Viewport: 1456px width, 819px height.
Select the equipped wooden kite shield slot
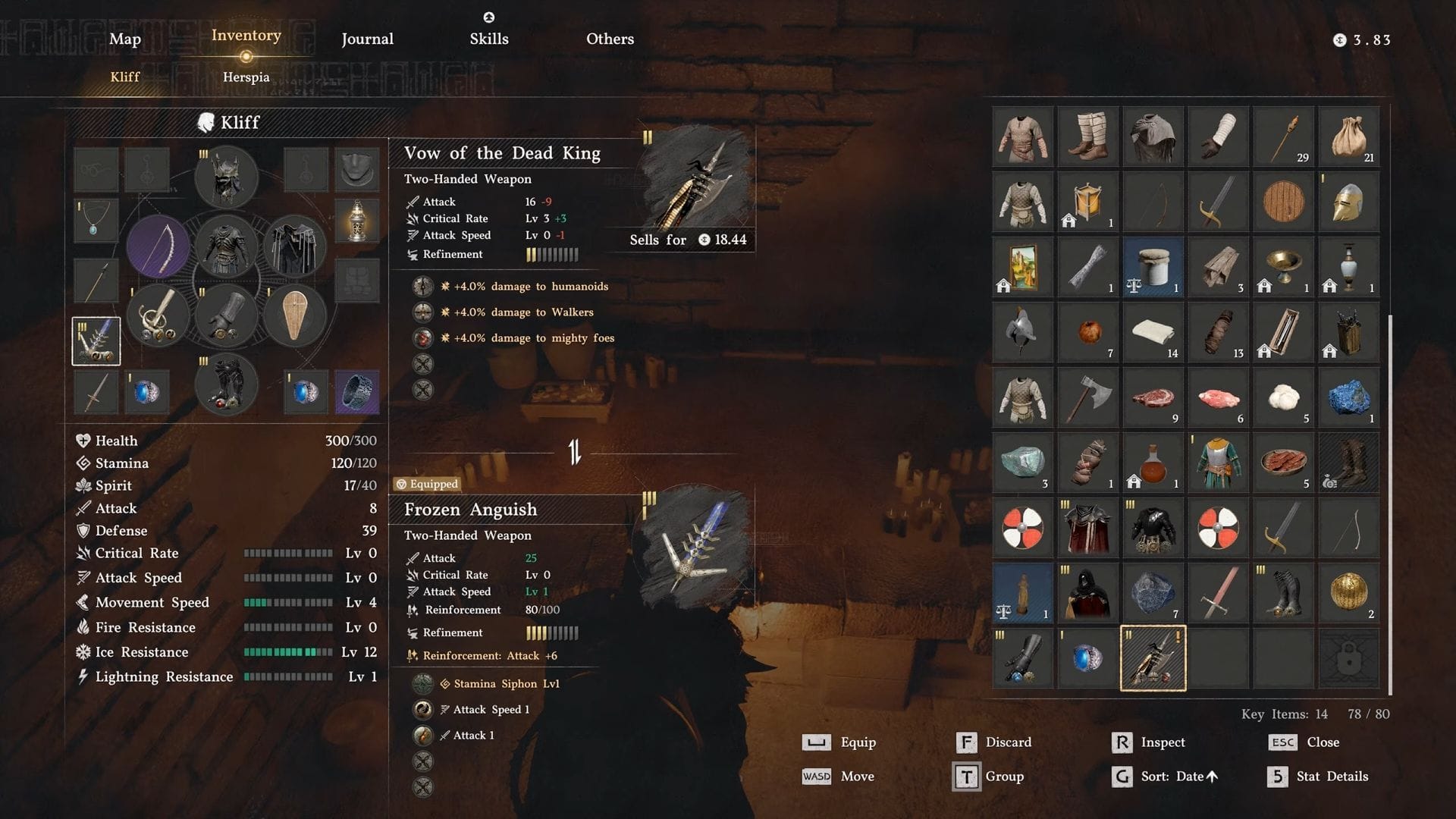[x=294, y=315]
